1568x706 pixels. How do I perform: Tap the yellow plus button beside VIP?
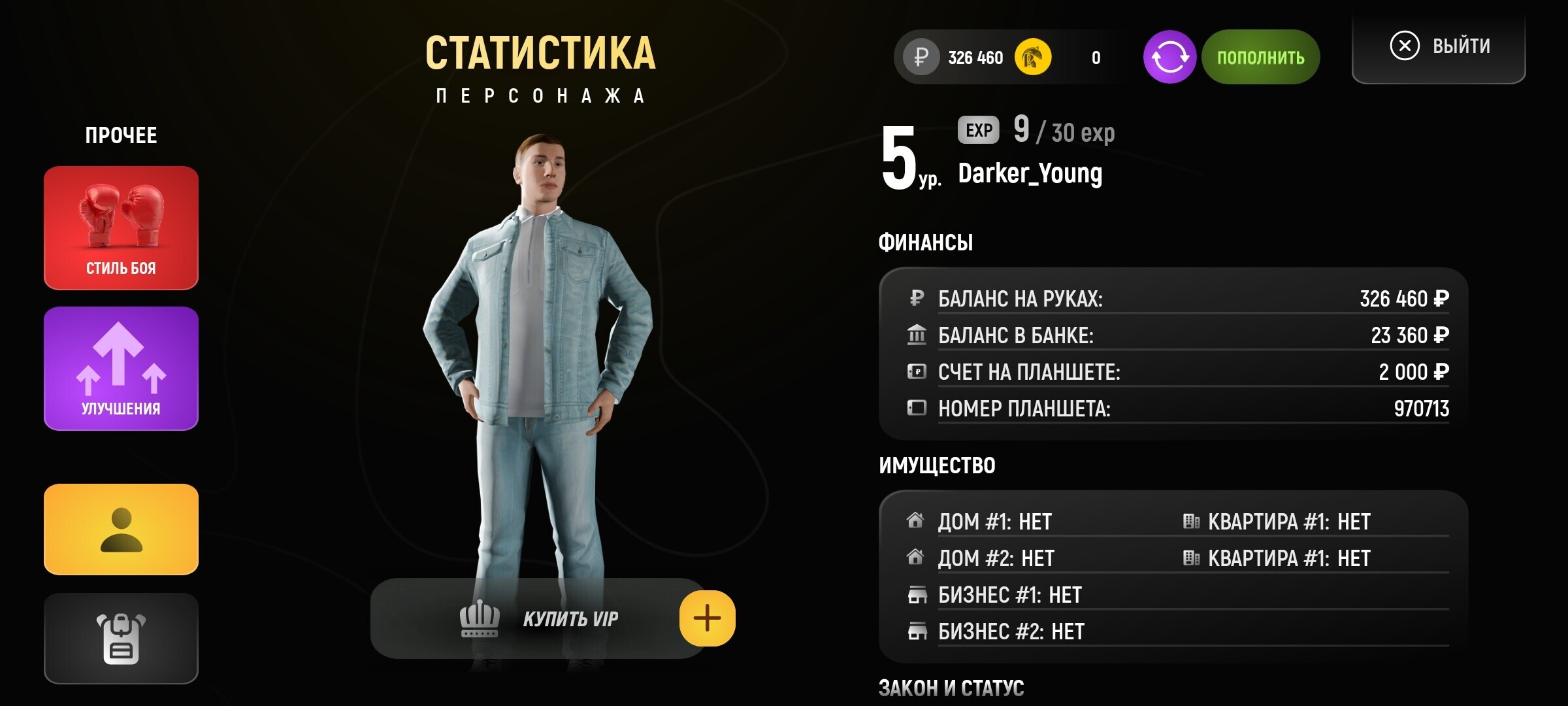pos(707,618)
